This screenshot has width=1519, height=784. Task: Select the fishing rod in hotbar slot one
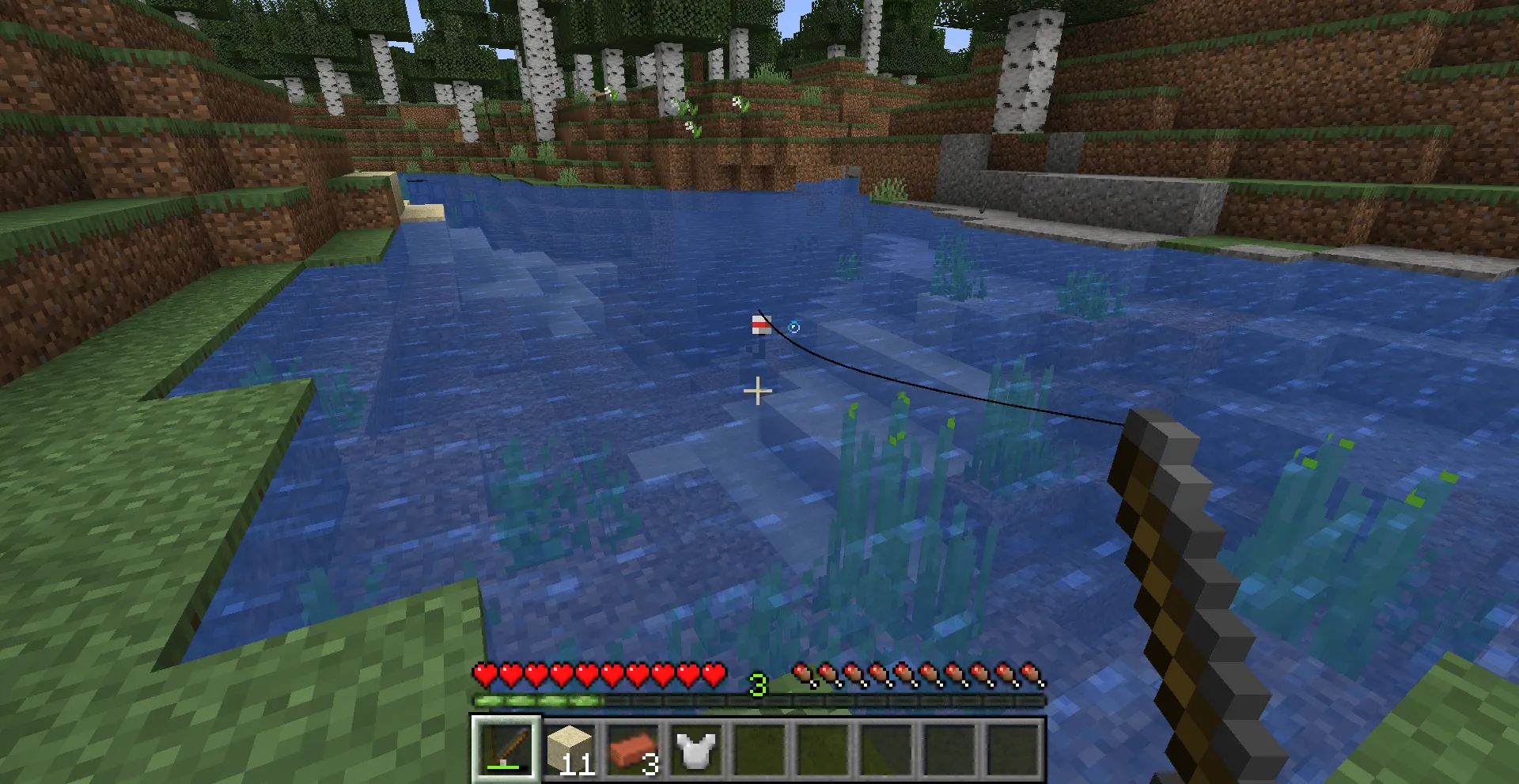point(509,748)
